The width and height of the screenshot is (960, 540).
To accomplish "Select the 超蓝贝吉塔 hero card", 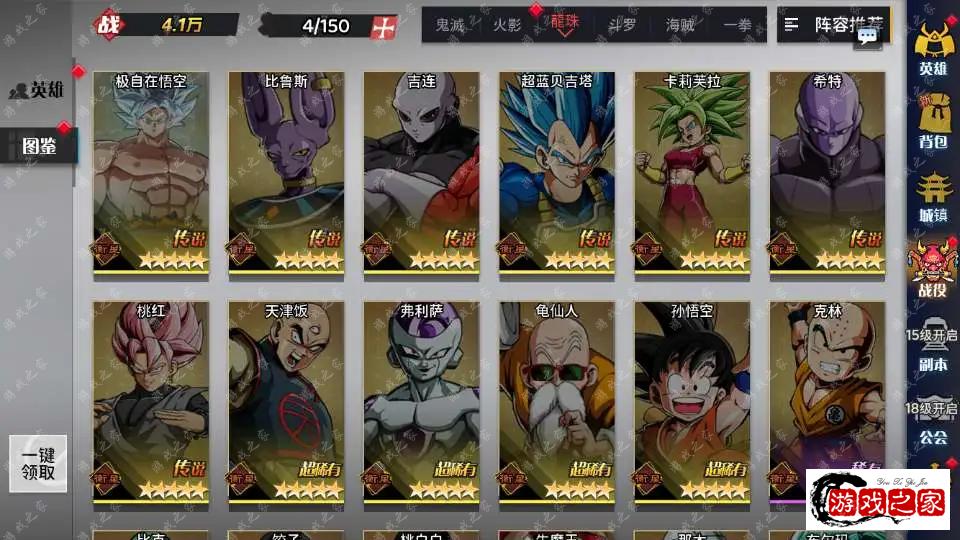I will [x=557, y=172].
